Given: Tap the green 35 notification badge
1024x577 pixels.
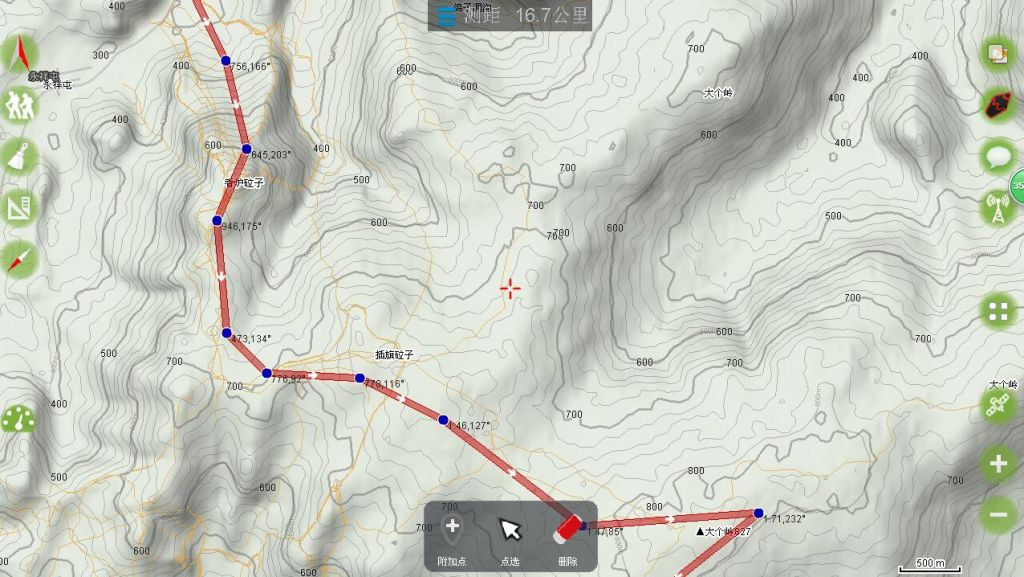Looking at the screenshot, I should click(1016, 184).
